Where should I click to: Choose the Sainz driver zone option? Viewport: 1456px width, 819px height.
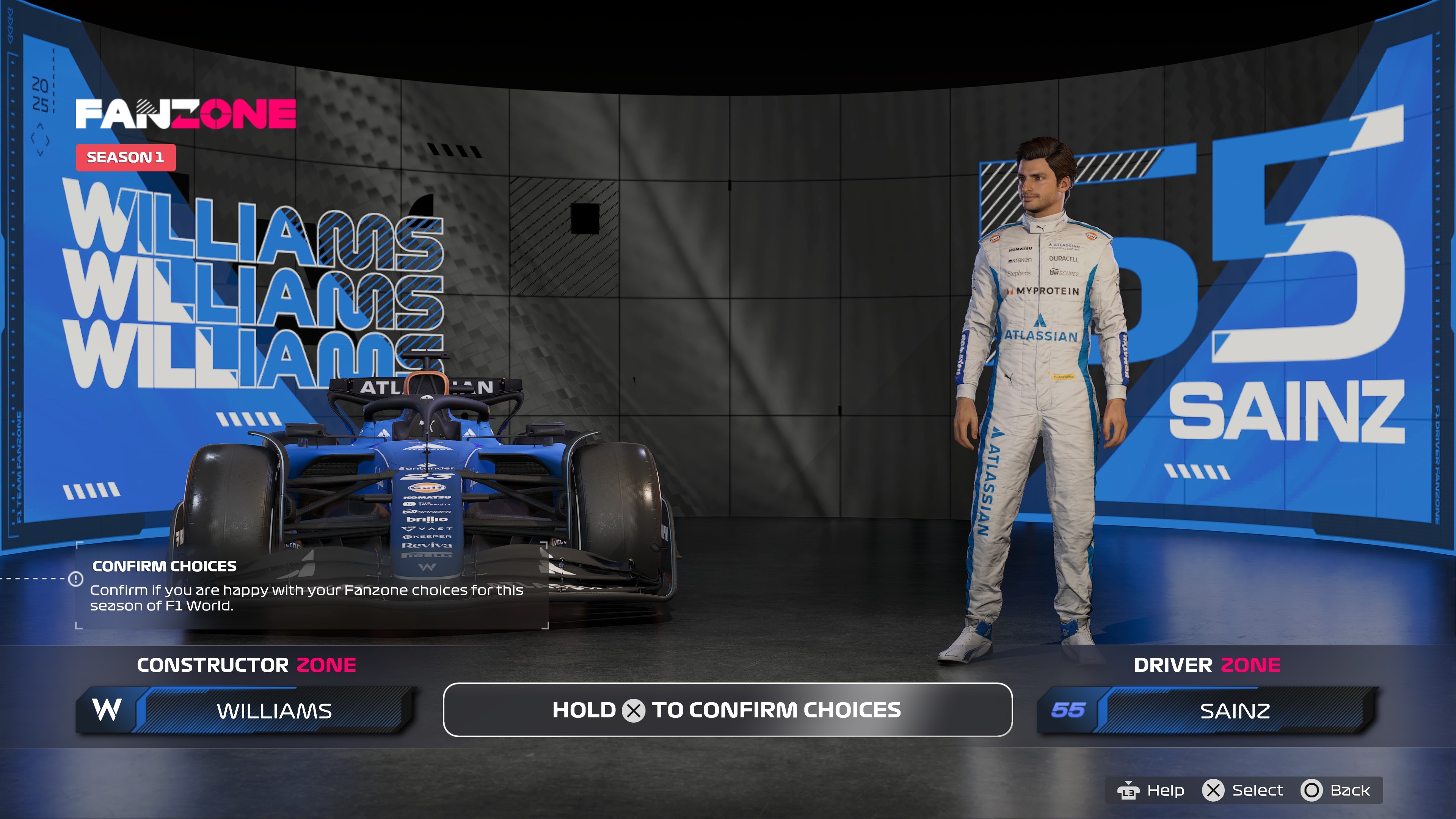(1207, 711)
